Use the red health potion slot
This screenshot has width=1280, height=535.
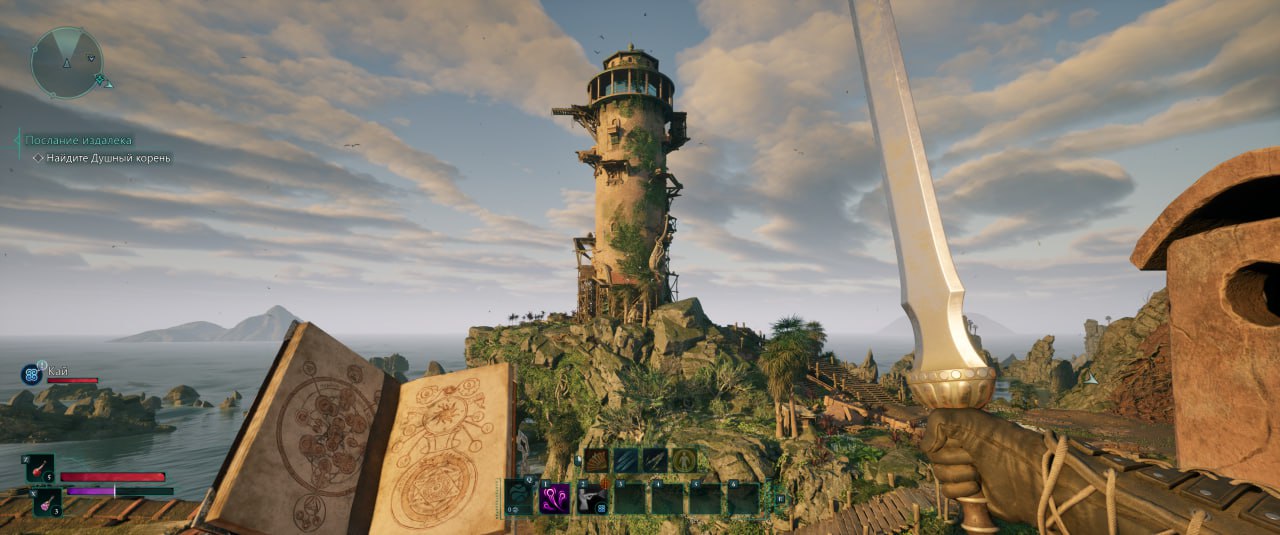[x=40, y=468]
